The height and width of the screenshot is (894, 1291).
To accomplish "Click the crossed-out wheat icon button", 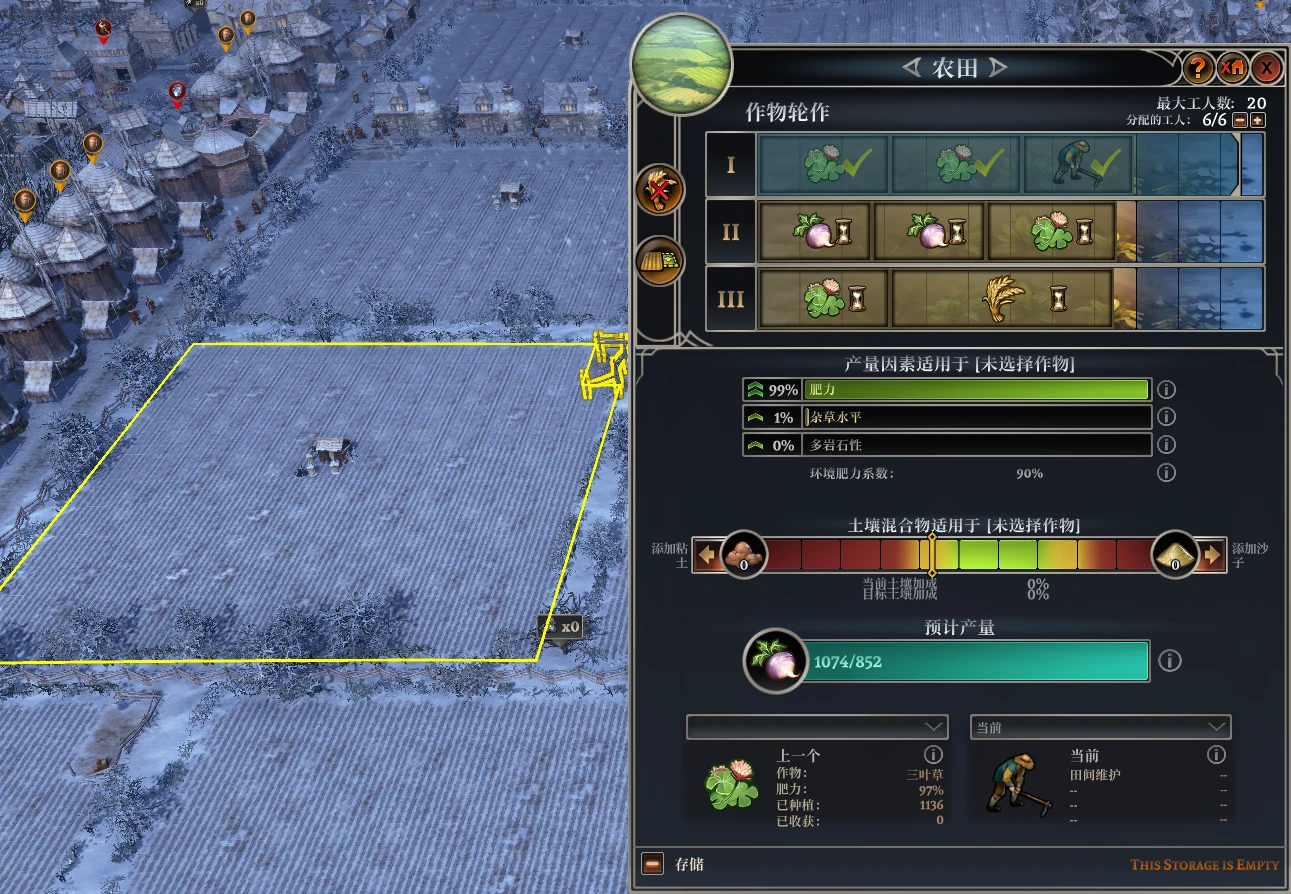I will click(x=660, y=189).
